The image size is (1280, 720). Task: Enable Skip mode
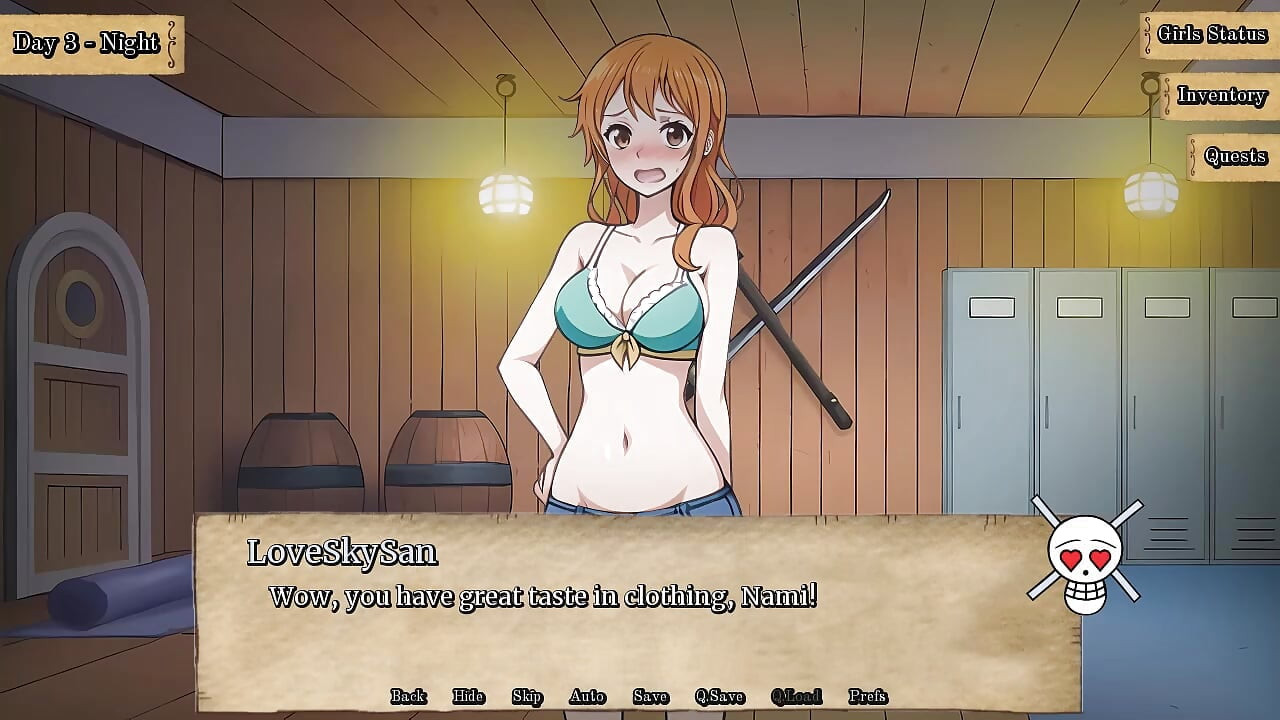tap(528, 695)
